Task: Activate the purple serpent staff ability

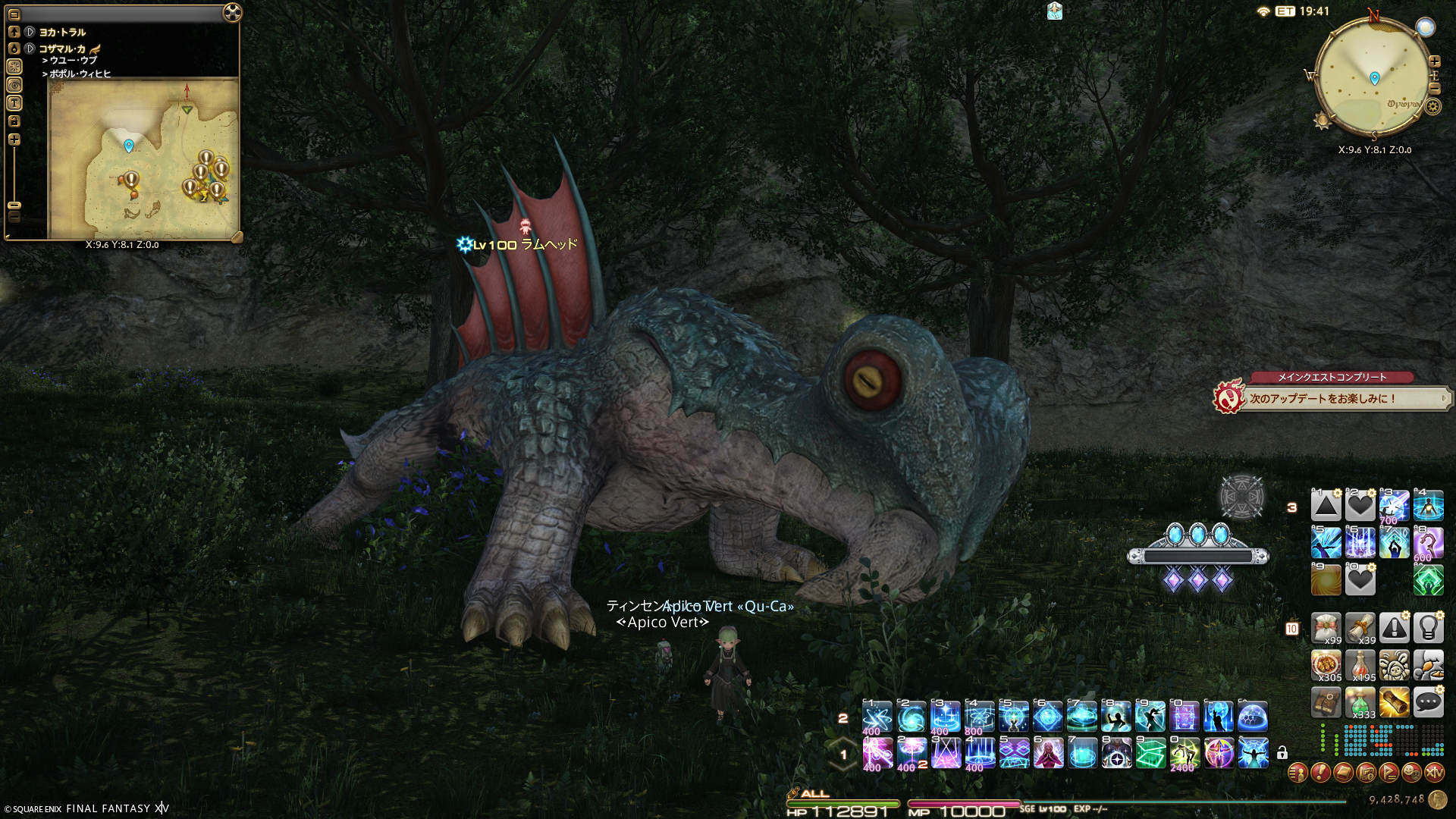Action: point(1428,543)
